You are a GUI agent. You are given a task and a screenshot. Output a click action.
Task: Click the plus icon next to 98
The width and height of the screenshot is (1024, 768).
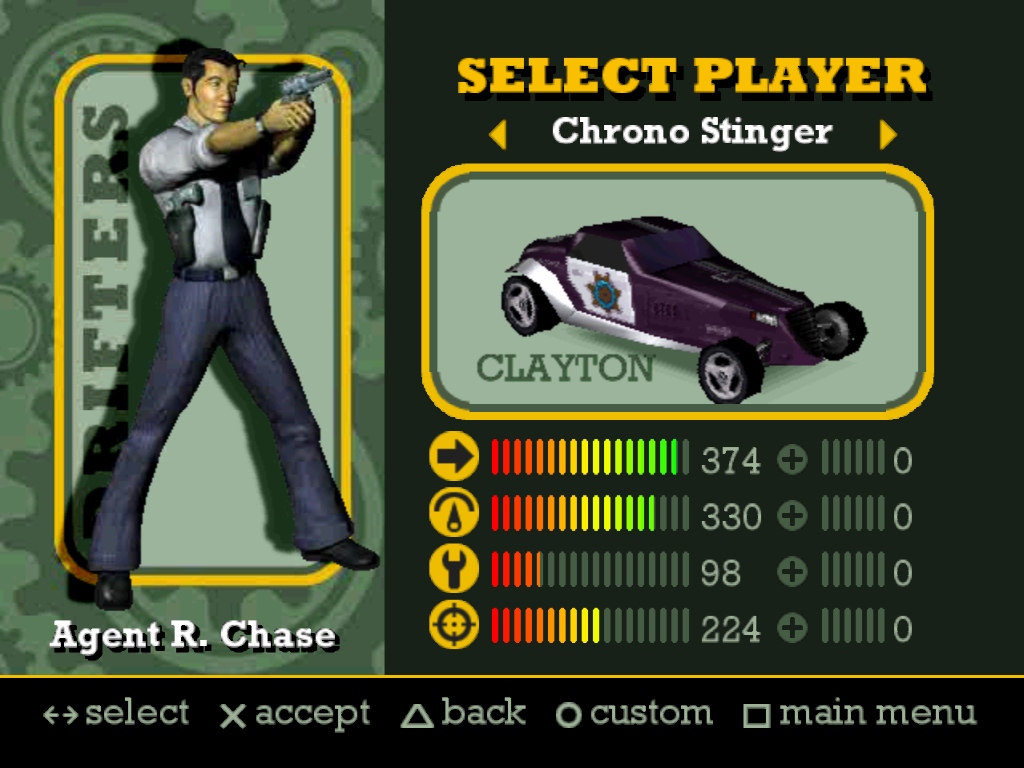pyautogui.click(x=792, y=572)
